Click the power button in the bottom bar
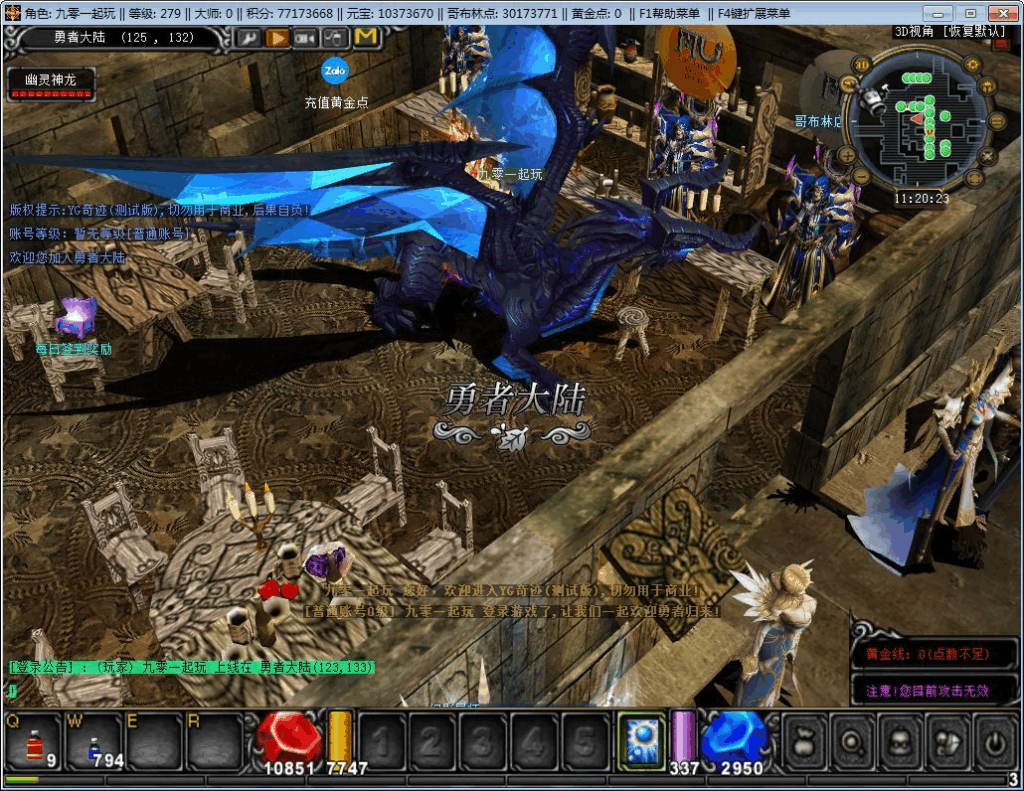Viewport: 1024px width, 791px height. tap(995, 742)
